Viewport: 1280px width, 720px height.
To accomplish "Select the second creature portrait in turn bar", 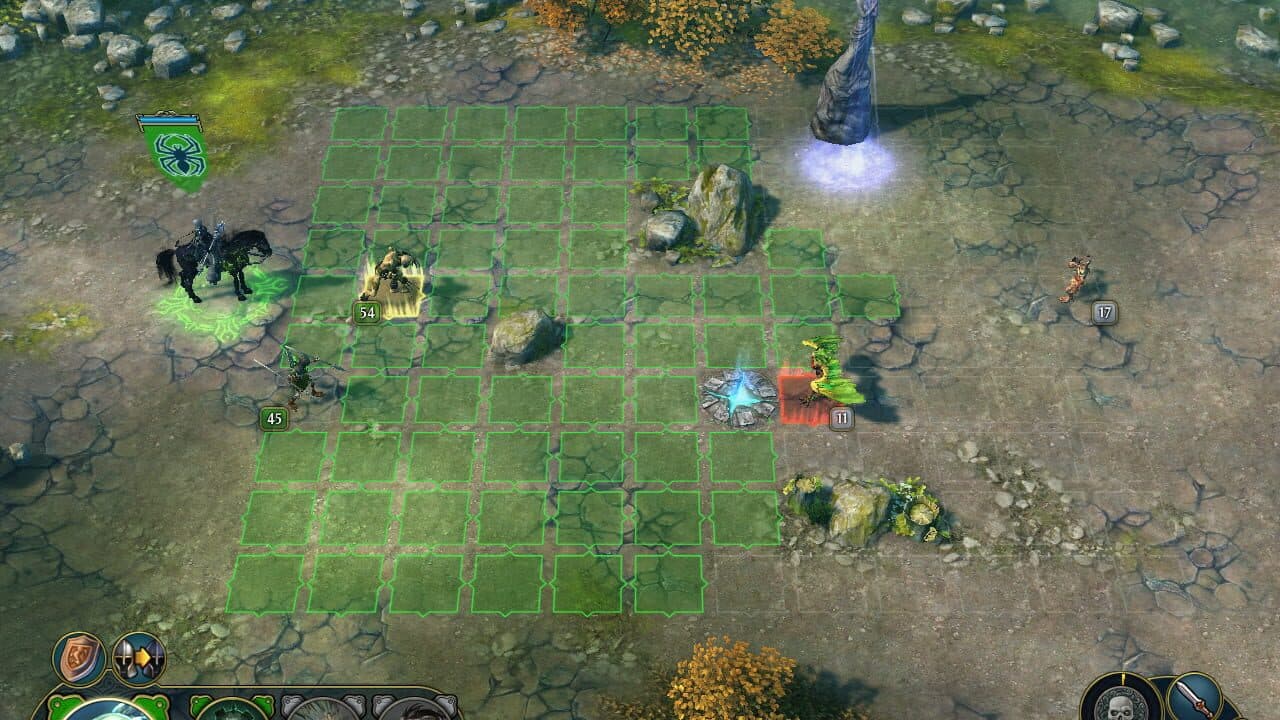I will click(235, 712).
